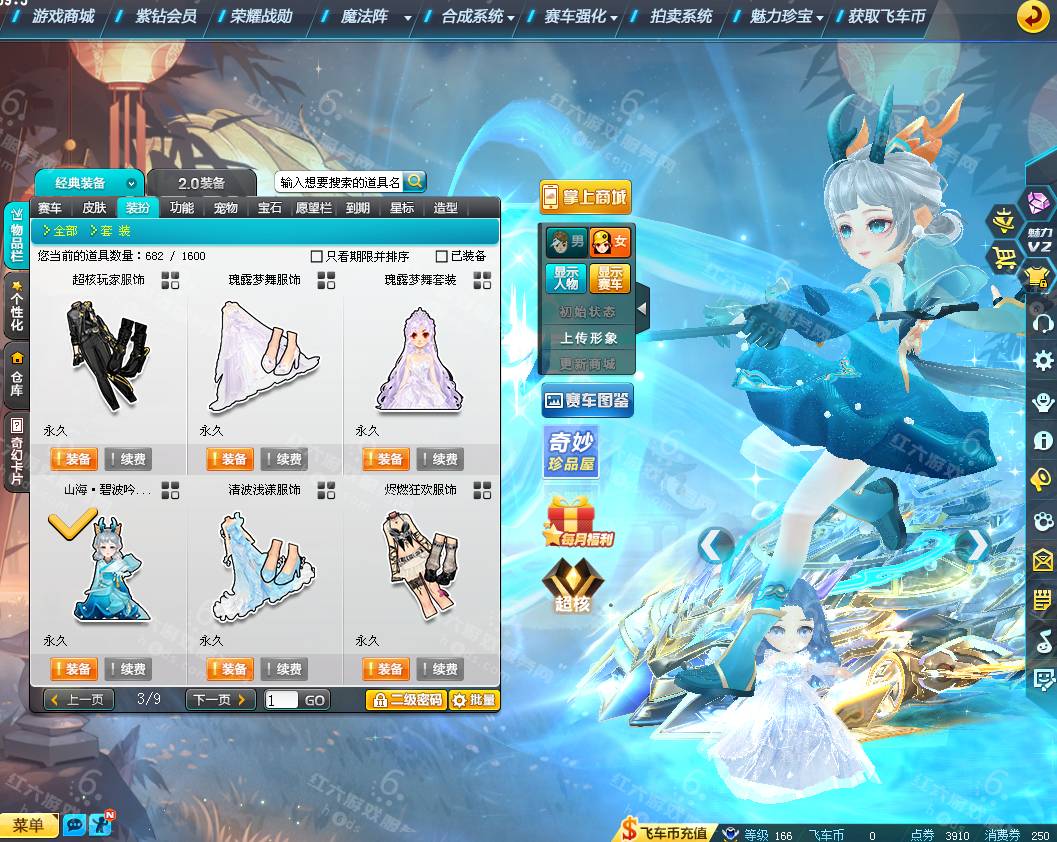Image resolution: width=1057 pixels, height=842 pixels.
Task: Go back to previous page 上一页
Action: click(x=76, y=700)
